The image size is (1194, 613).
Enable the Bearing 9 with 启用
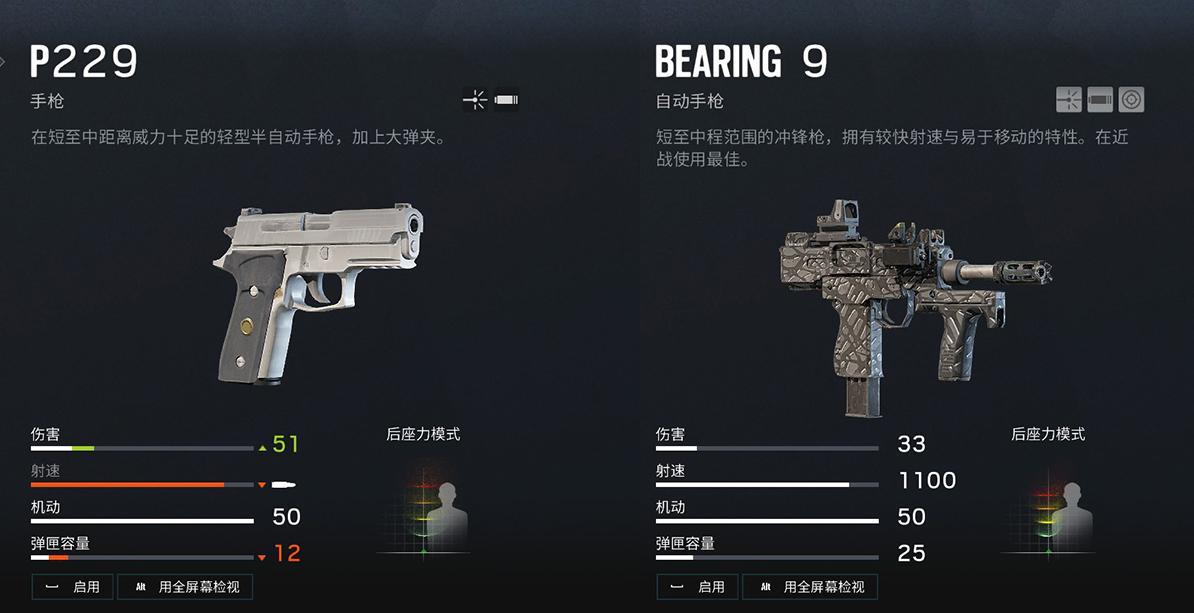[698, 587]
